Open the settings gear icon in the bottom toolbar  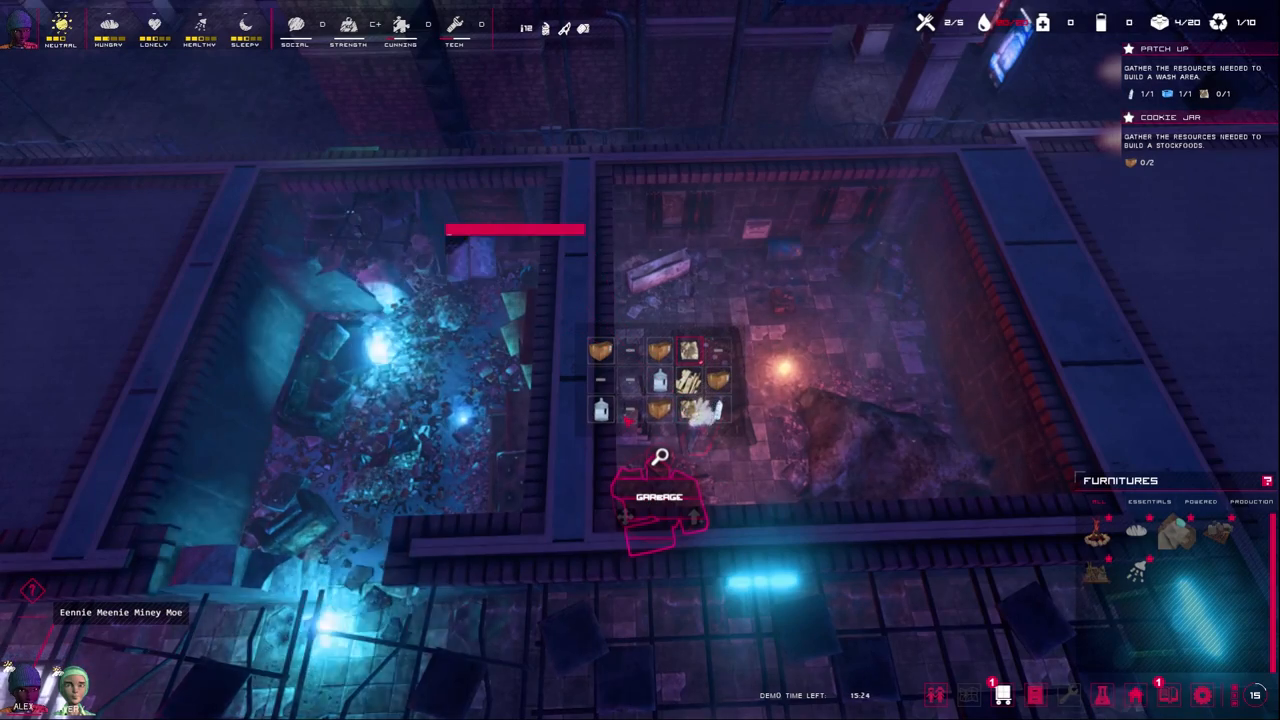(1202, 695)
